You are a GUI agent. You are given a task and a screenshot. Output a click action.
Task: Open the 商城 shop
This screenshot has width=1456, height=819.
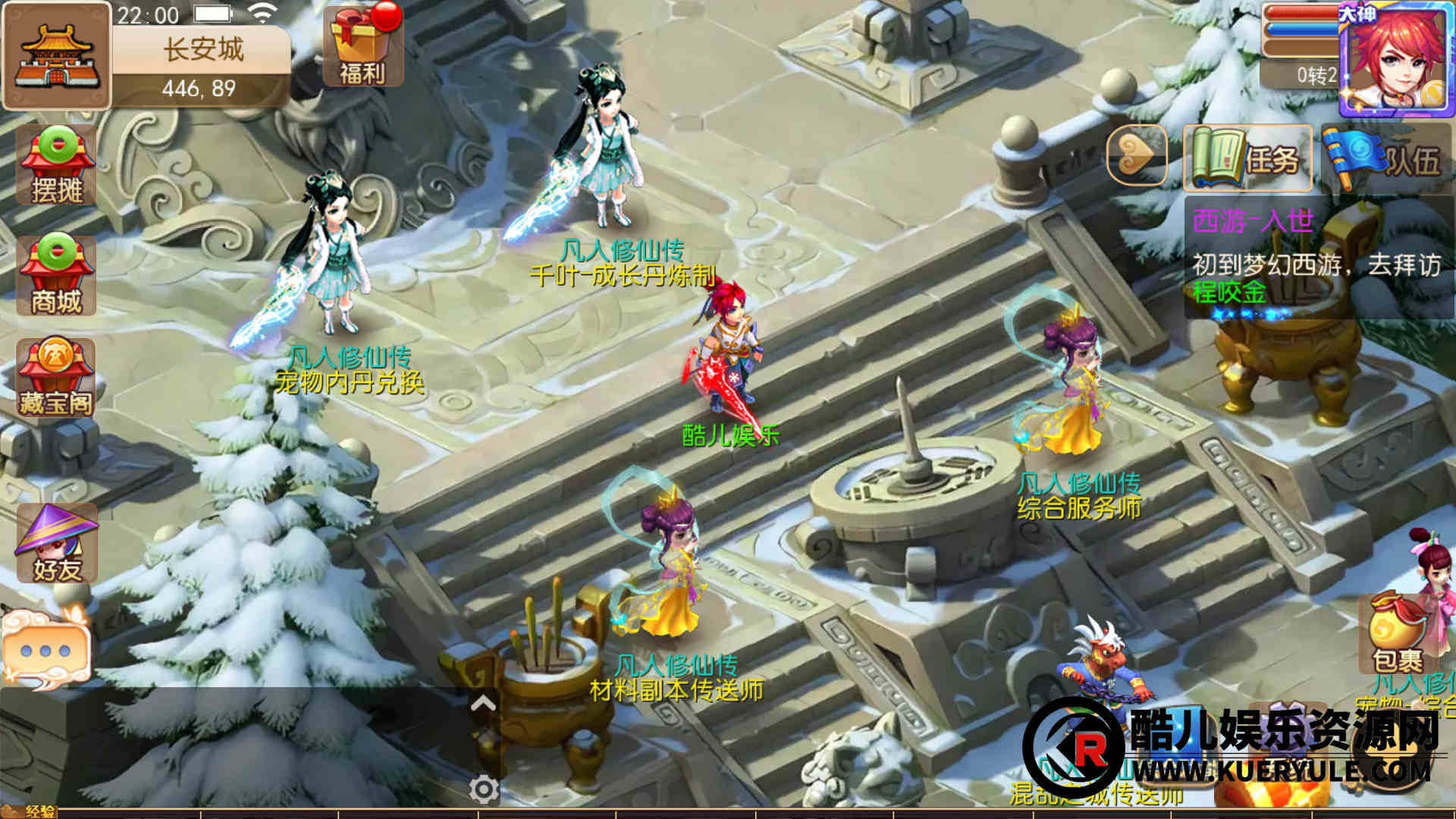57,275
